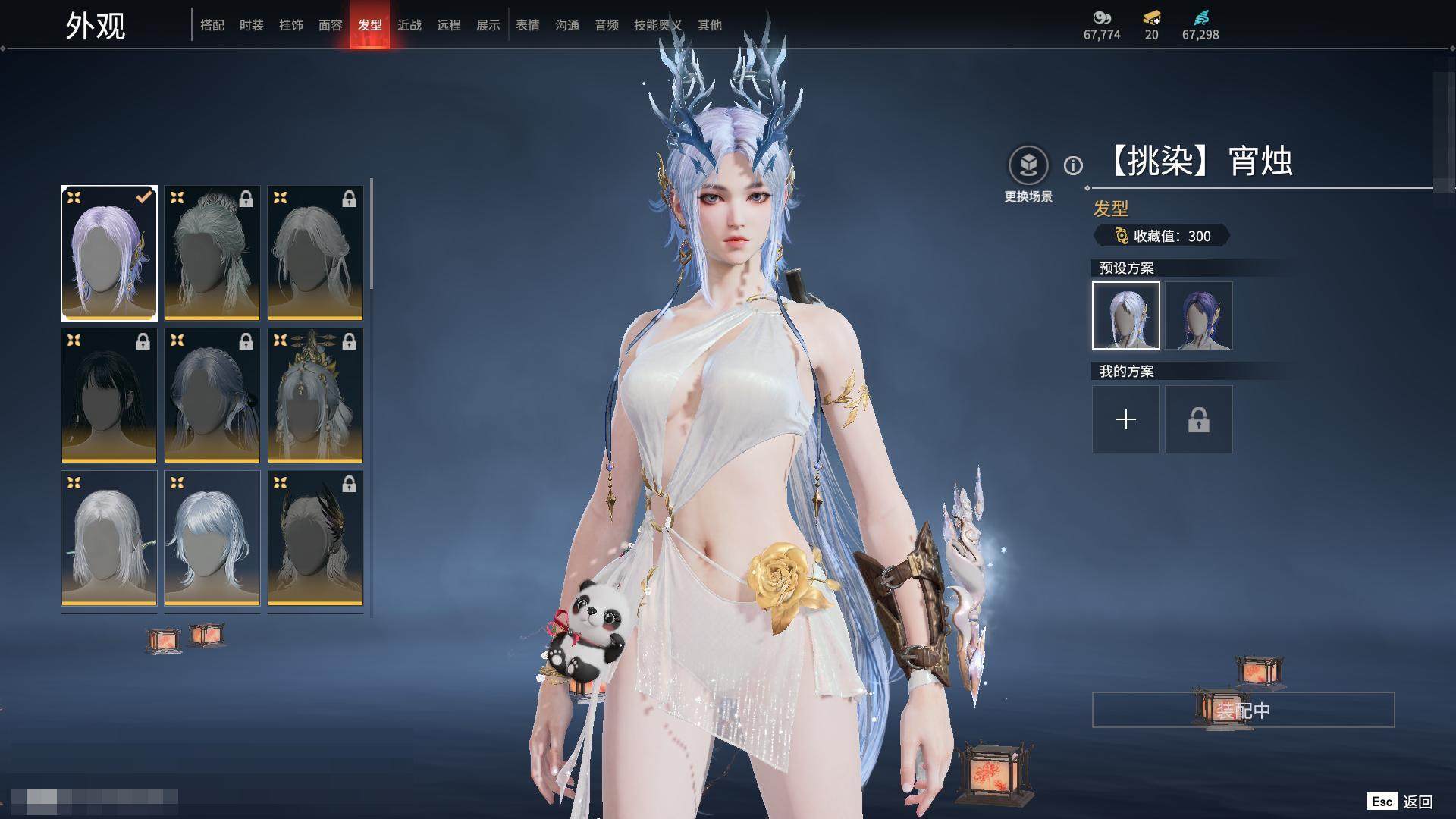Select the locked dark feather hairstyle thumbnail

click(315, 538)
